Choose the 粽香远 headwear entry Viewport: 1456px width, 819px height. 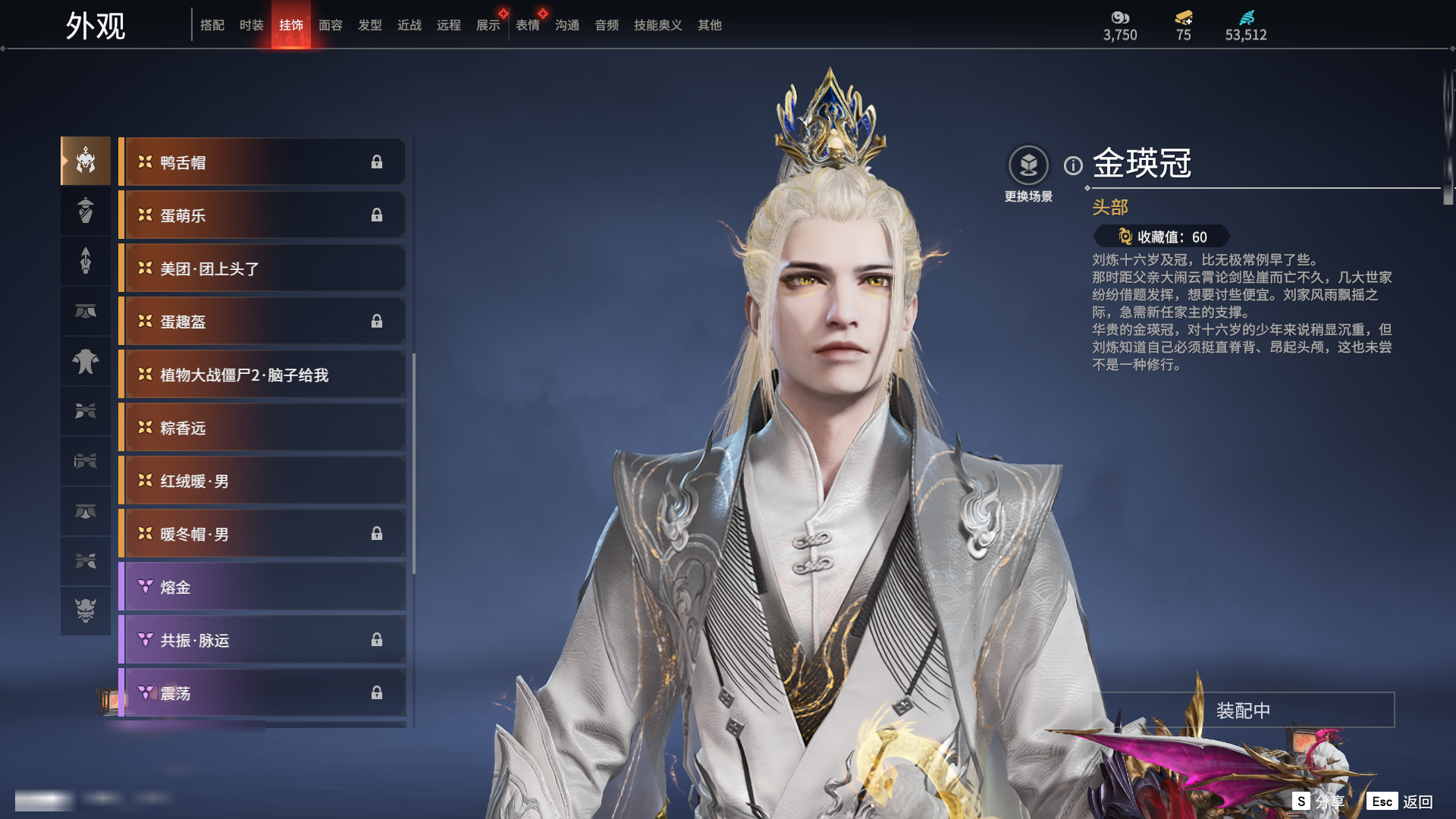point(262,428)
